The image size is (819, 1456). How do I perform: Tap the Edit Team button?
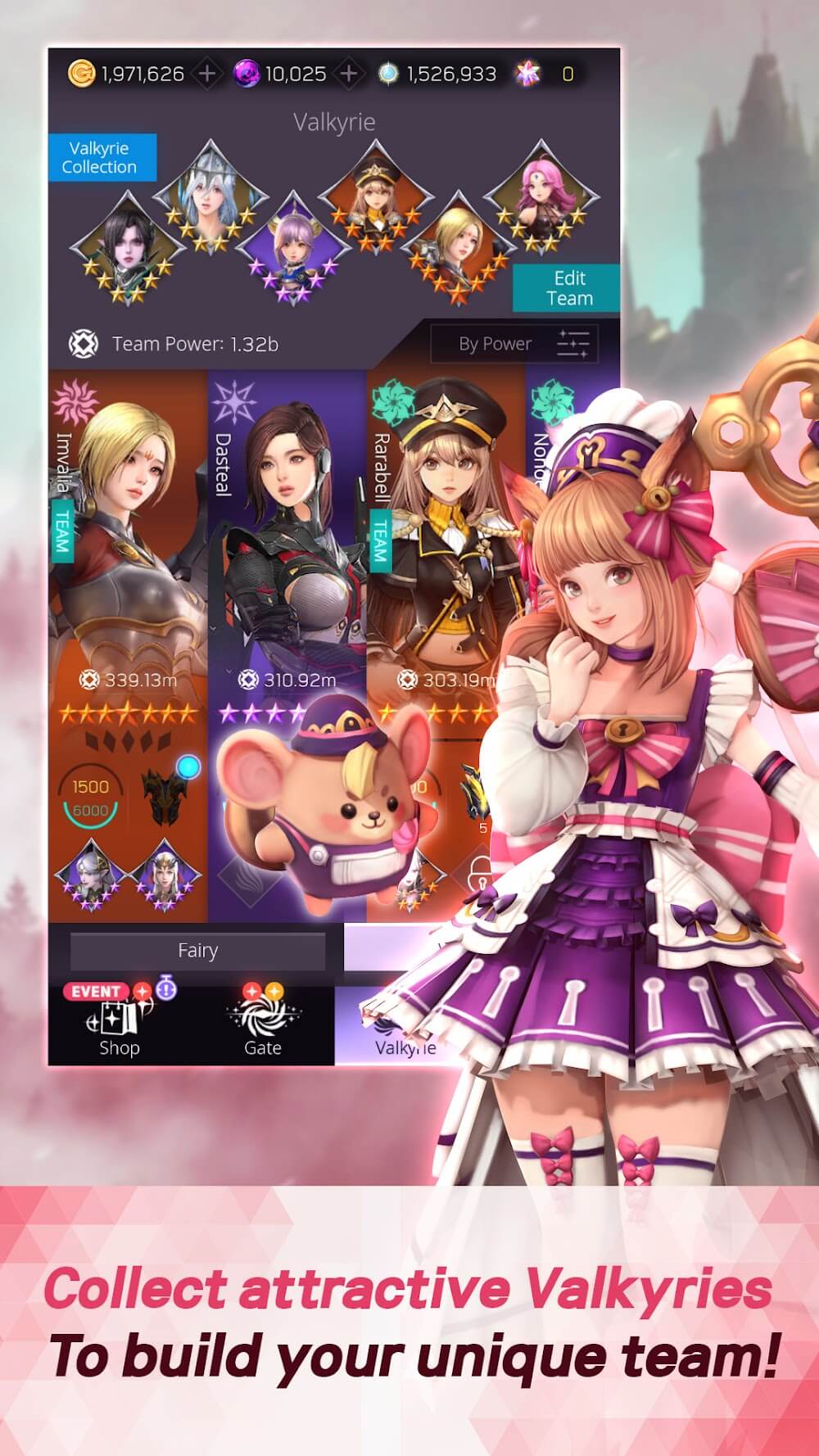click(566, 288)
